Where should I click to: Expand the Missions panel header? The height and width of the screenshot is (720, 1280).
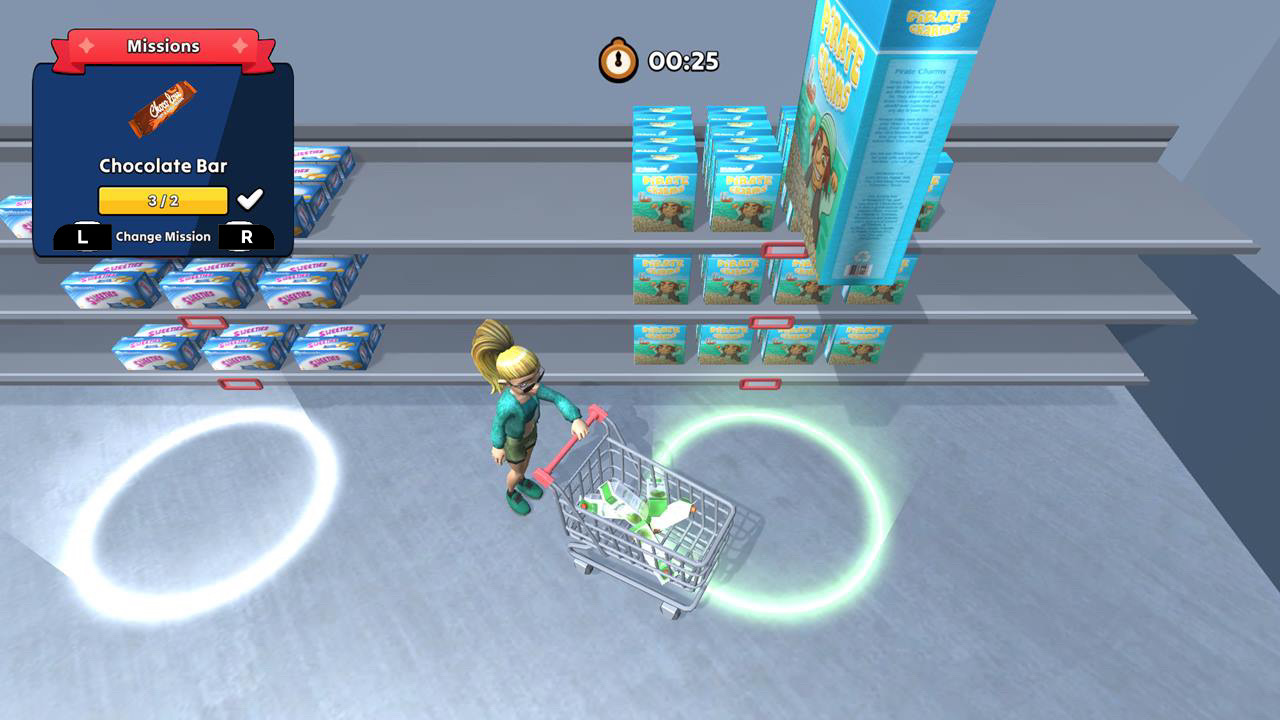(163, 45)
